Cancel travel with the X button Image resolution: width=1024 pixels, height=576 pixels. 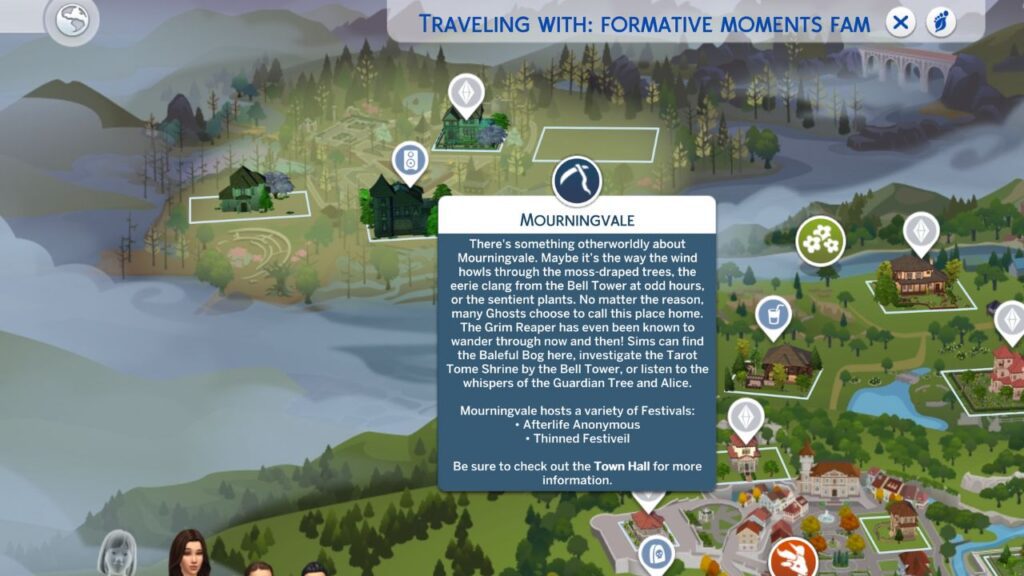900,22
